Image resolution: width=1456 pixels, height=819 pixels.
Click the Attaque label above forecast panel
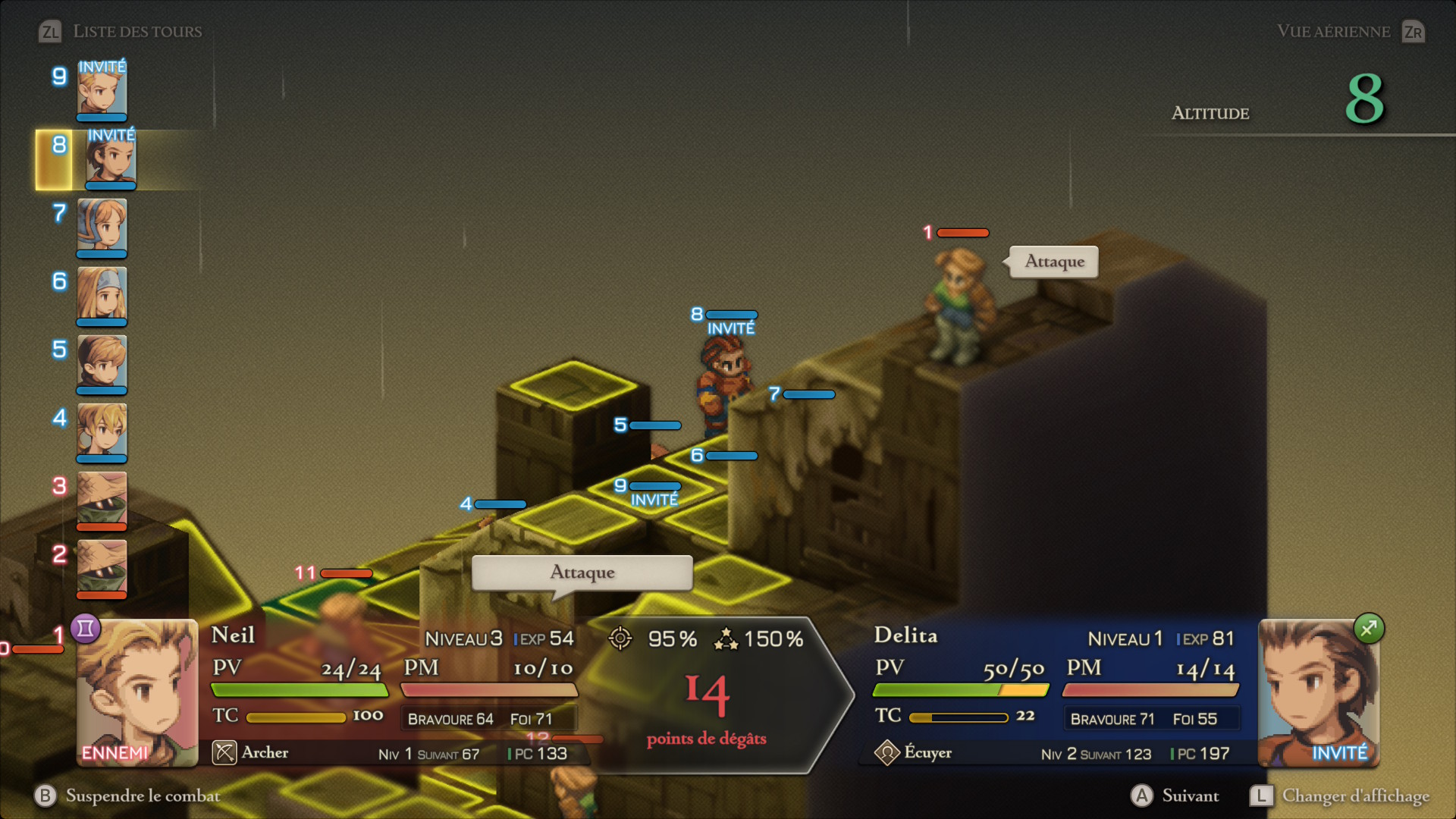pos(582,573)
